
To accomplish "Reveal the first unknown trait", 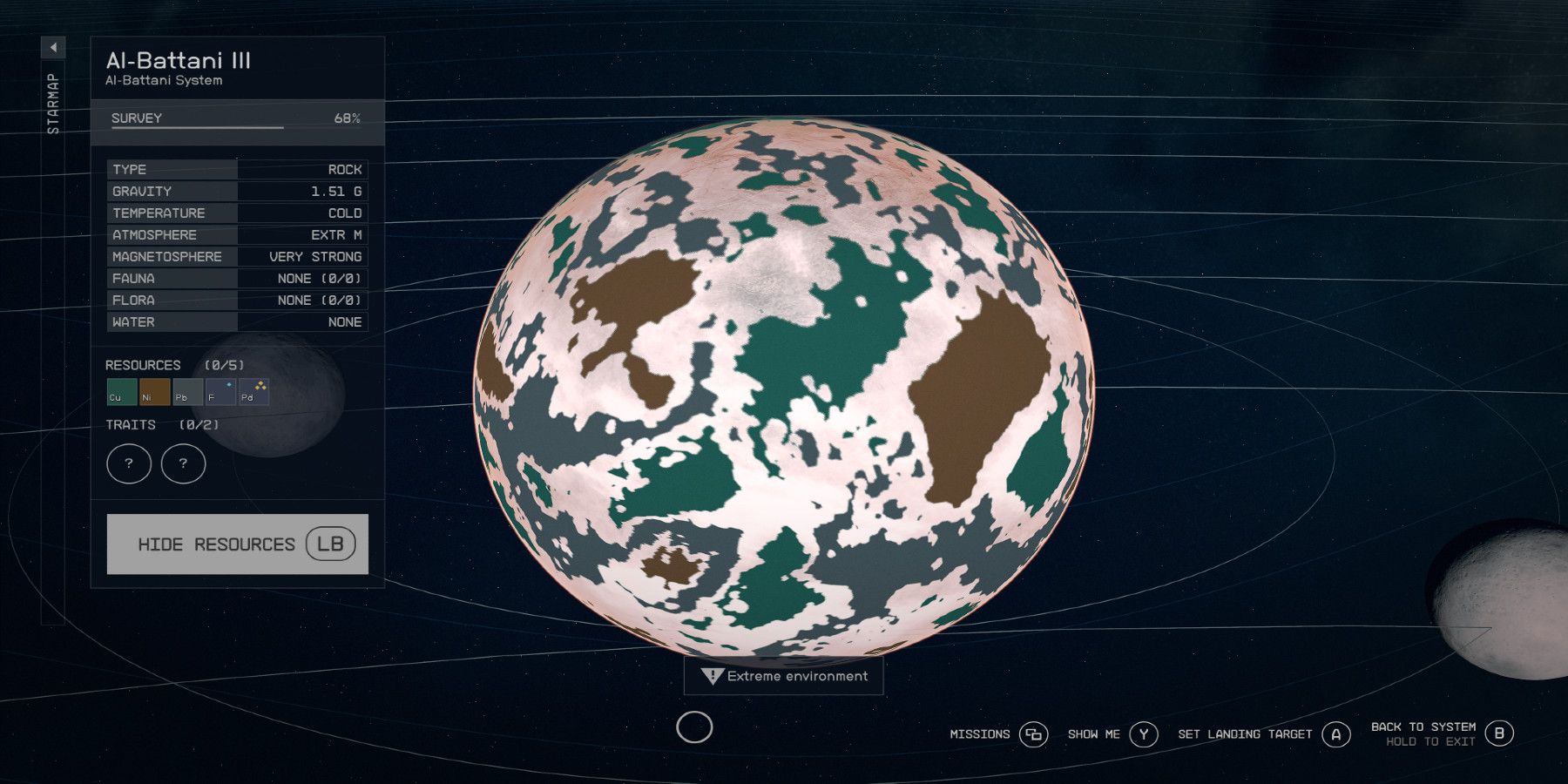I will (129, 463).
